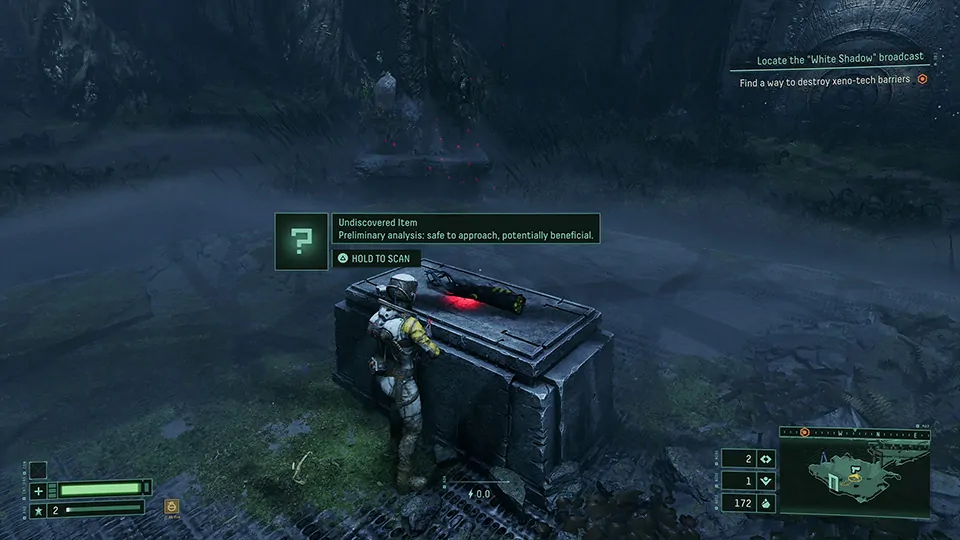This screenshot has height=540, width=960.
Task: Select the xeno-tech barriers sub-objective
Action: [825, 82]
